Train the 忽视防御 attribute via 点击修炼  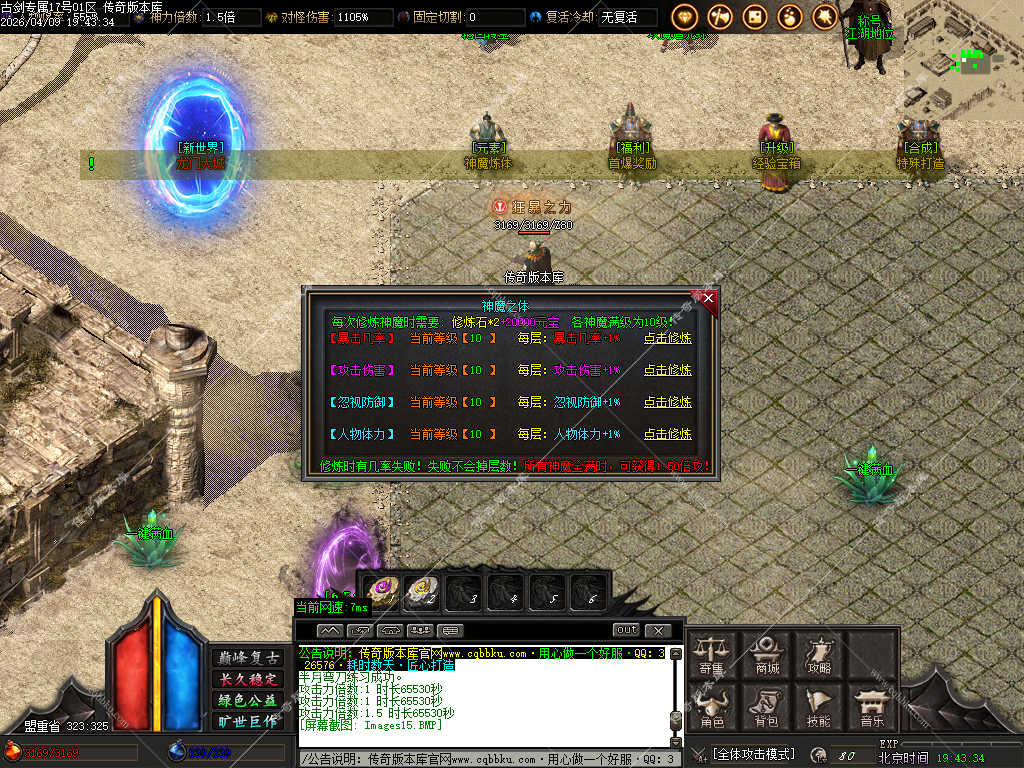667,402
